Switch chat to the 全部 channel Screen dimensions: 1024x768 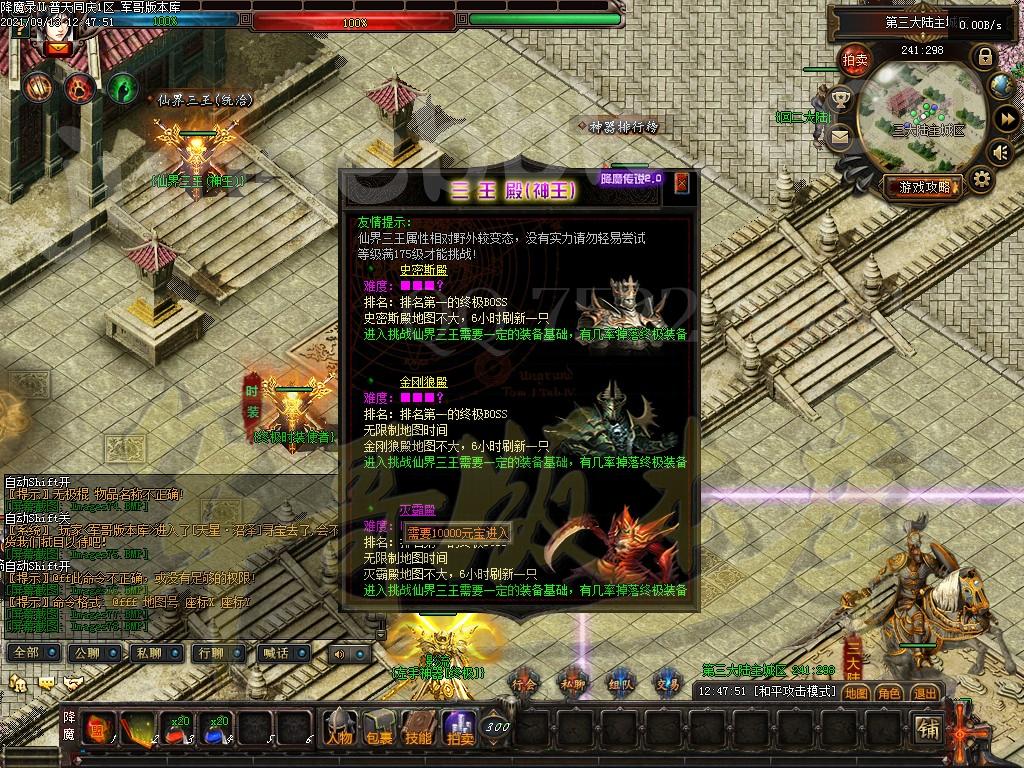click(29, 653)
